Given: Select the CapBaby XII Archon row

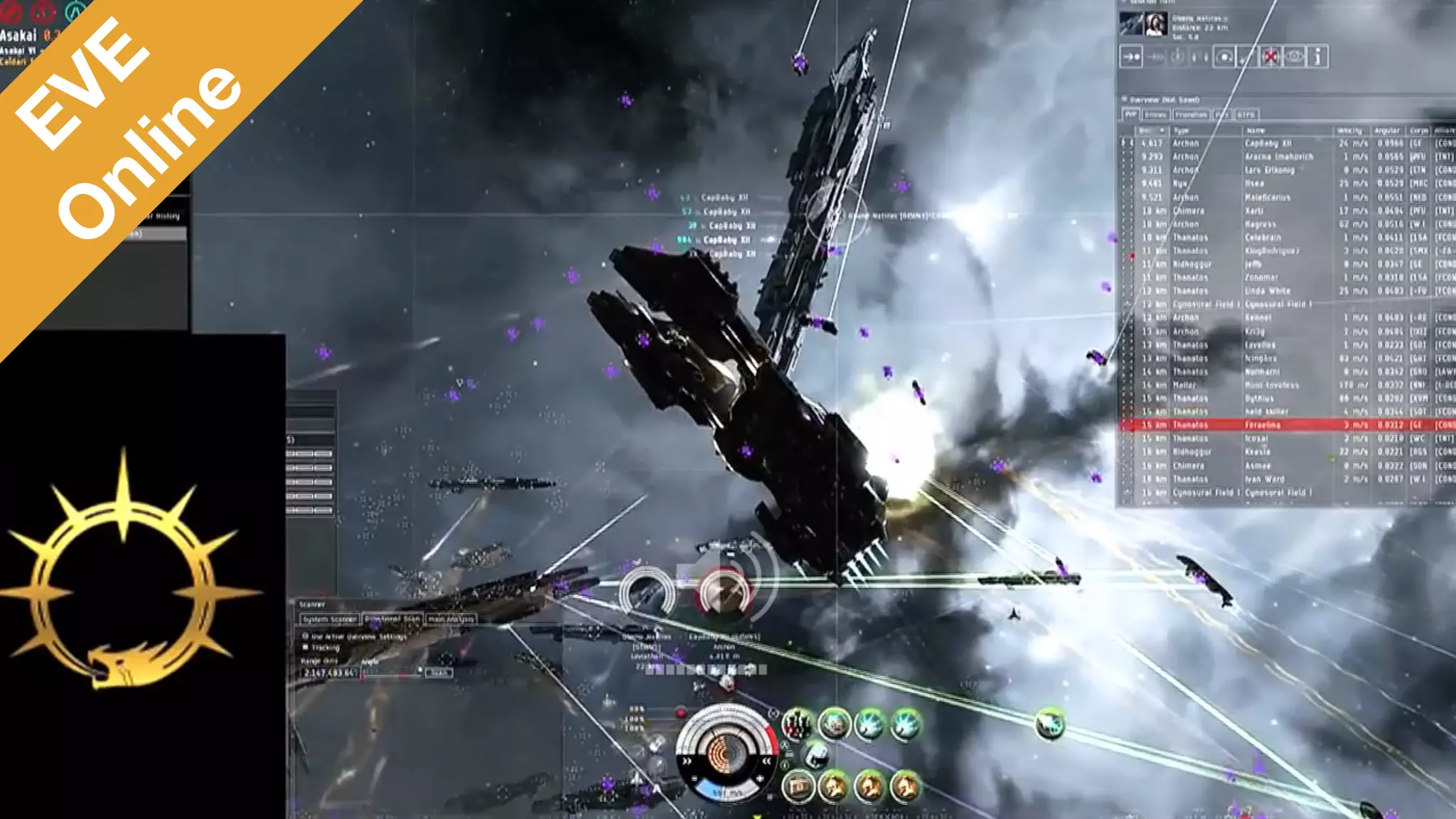Looking at the screenshot, I should [1265, 143].
